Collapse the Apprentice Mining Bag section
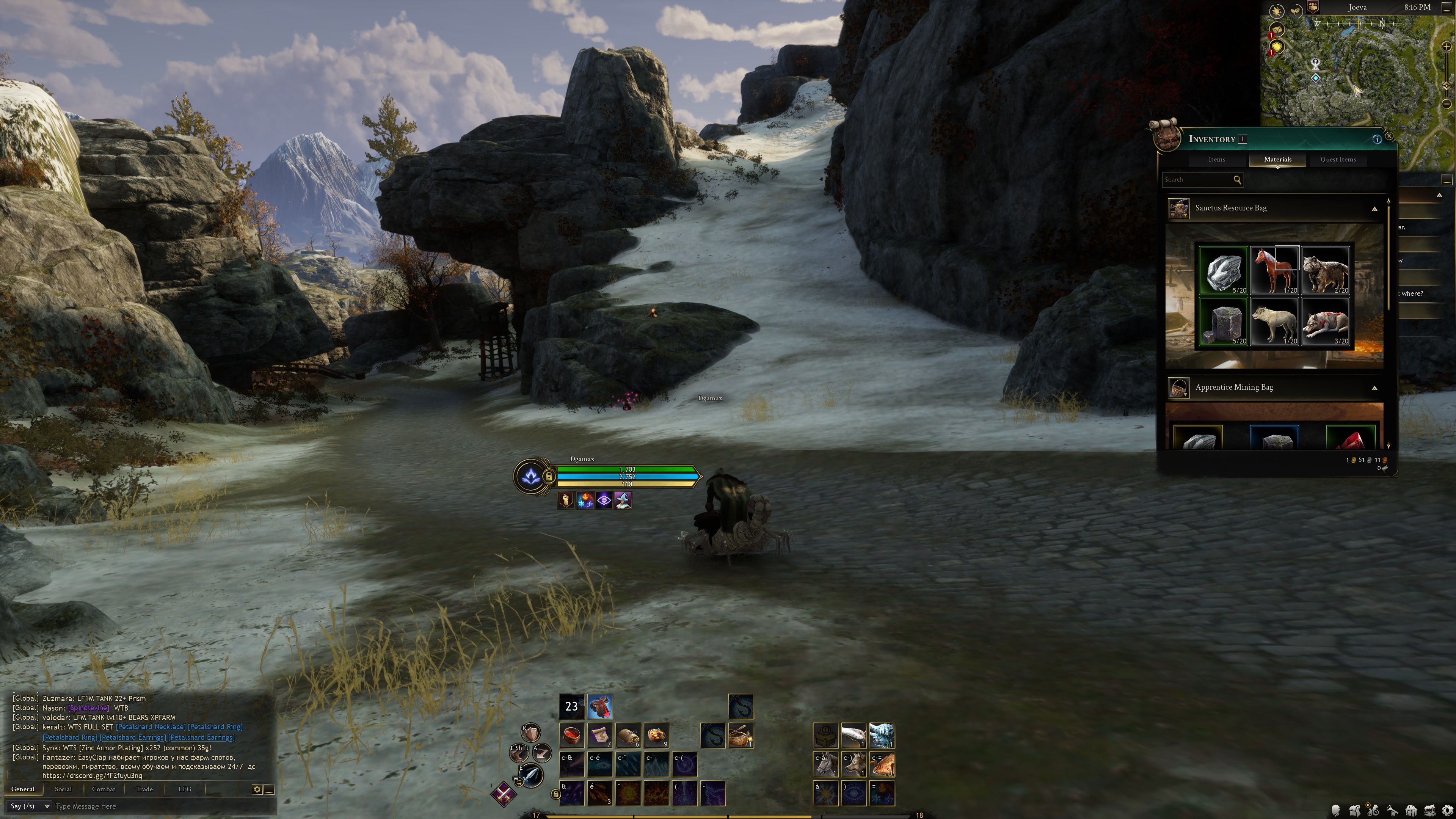 coord(1374,388)
